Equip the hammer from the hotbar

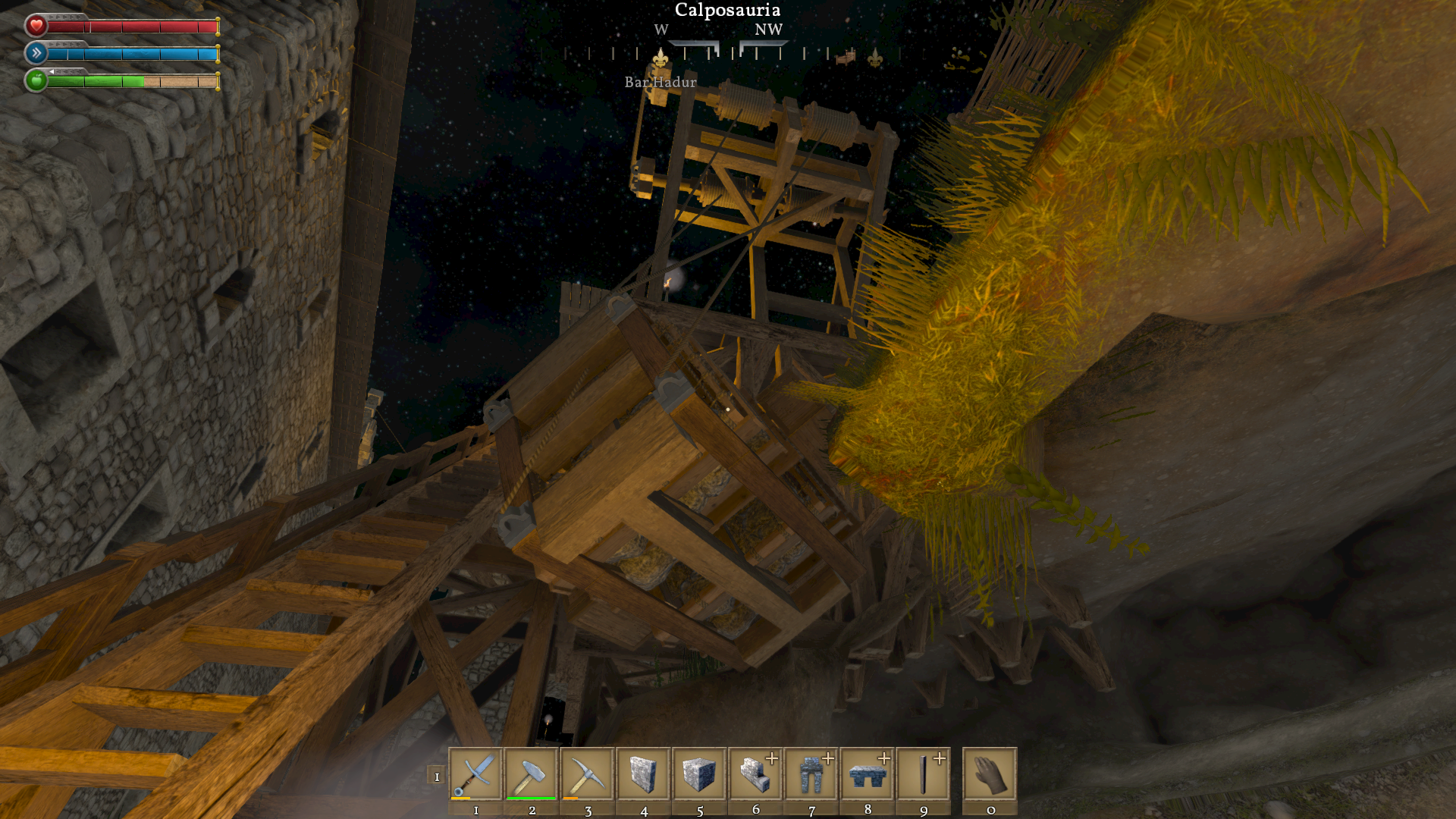pos(532,774)
